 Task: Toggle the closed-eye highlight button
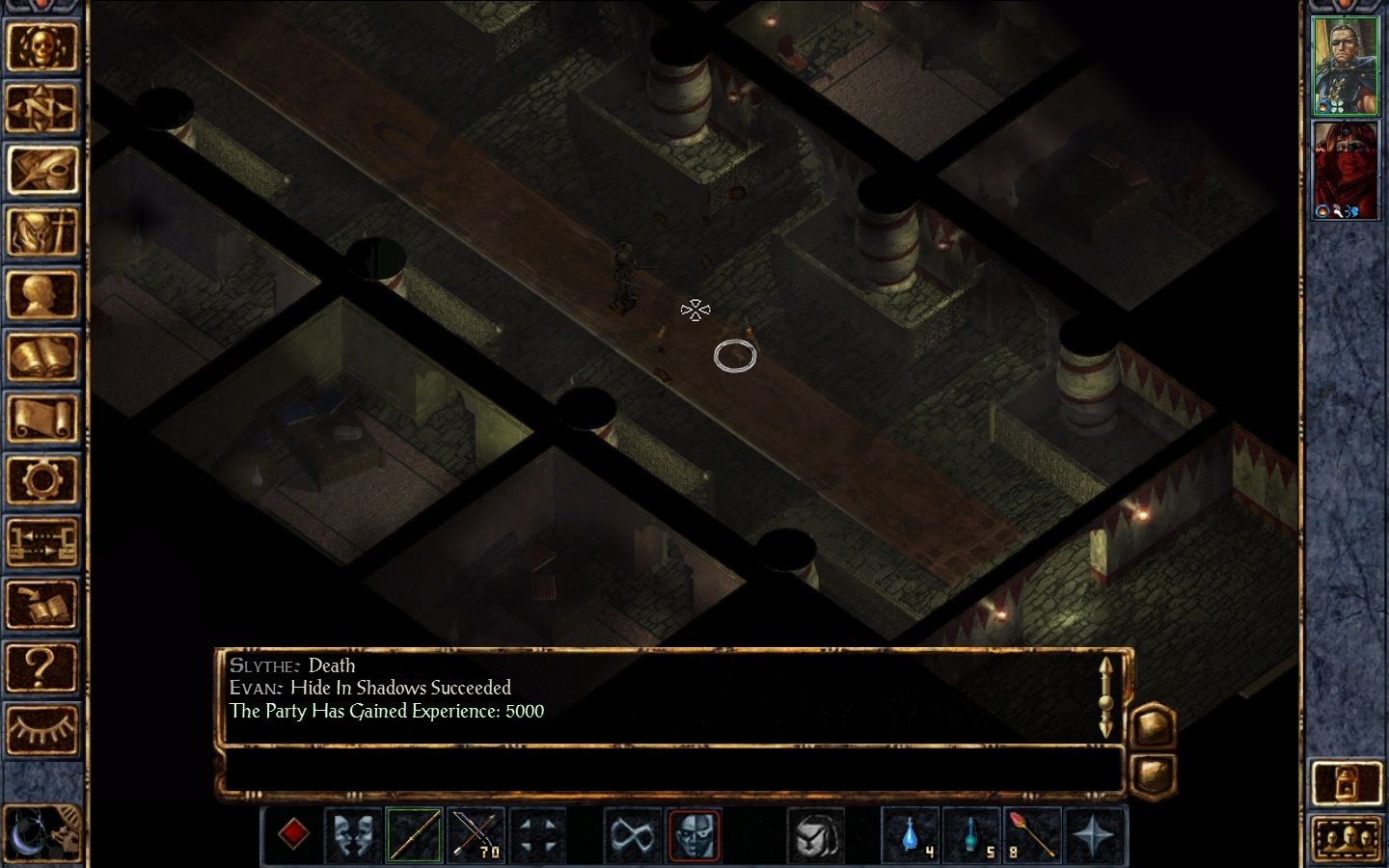click(x=41, y=730)
